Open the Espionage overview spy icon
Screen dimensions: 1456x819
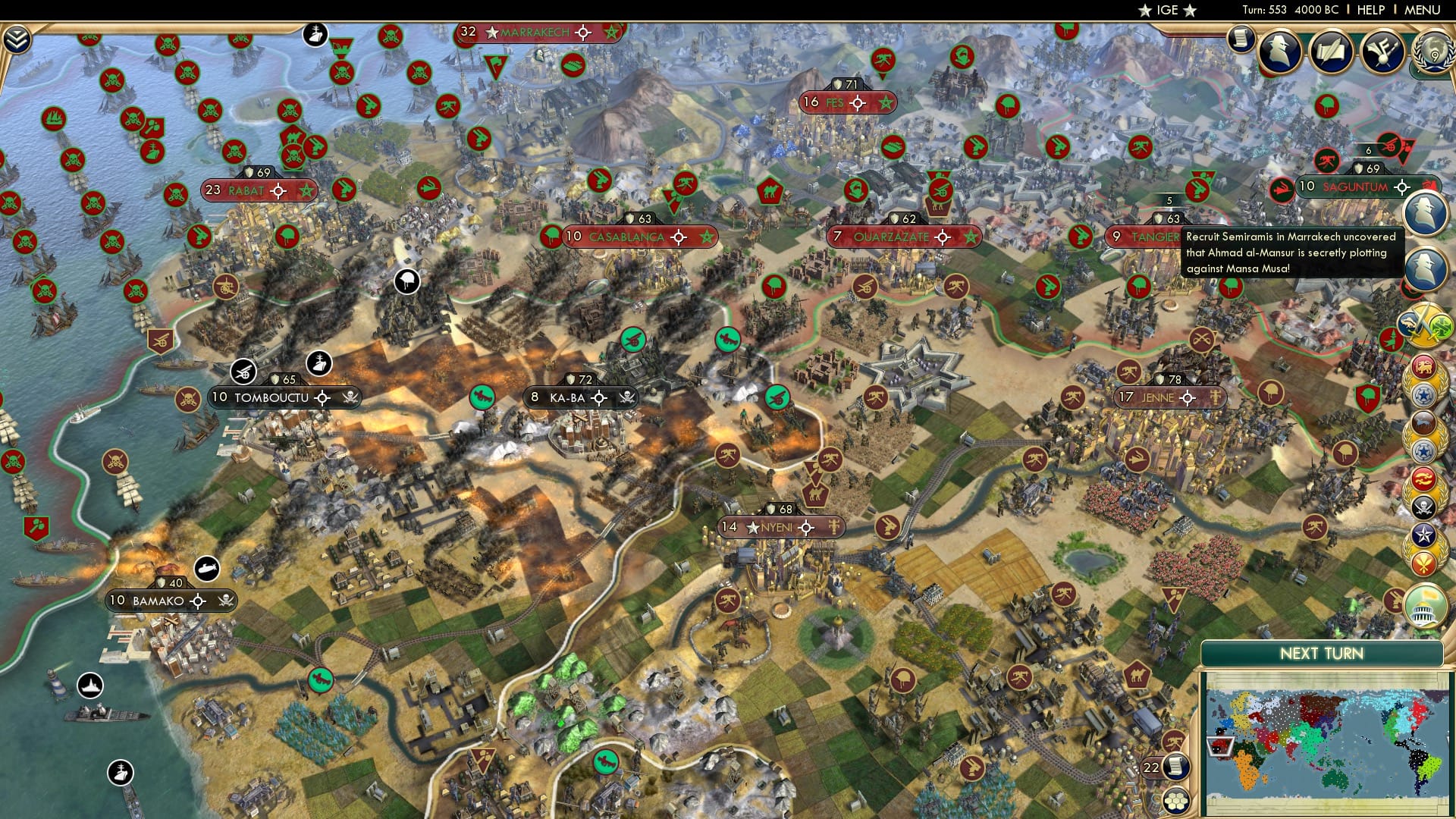coord(1280,50)
